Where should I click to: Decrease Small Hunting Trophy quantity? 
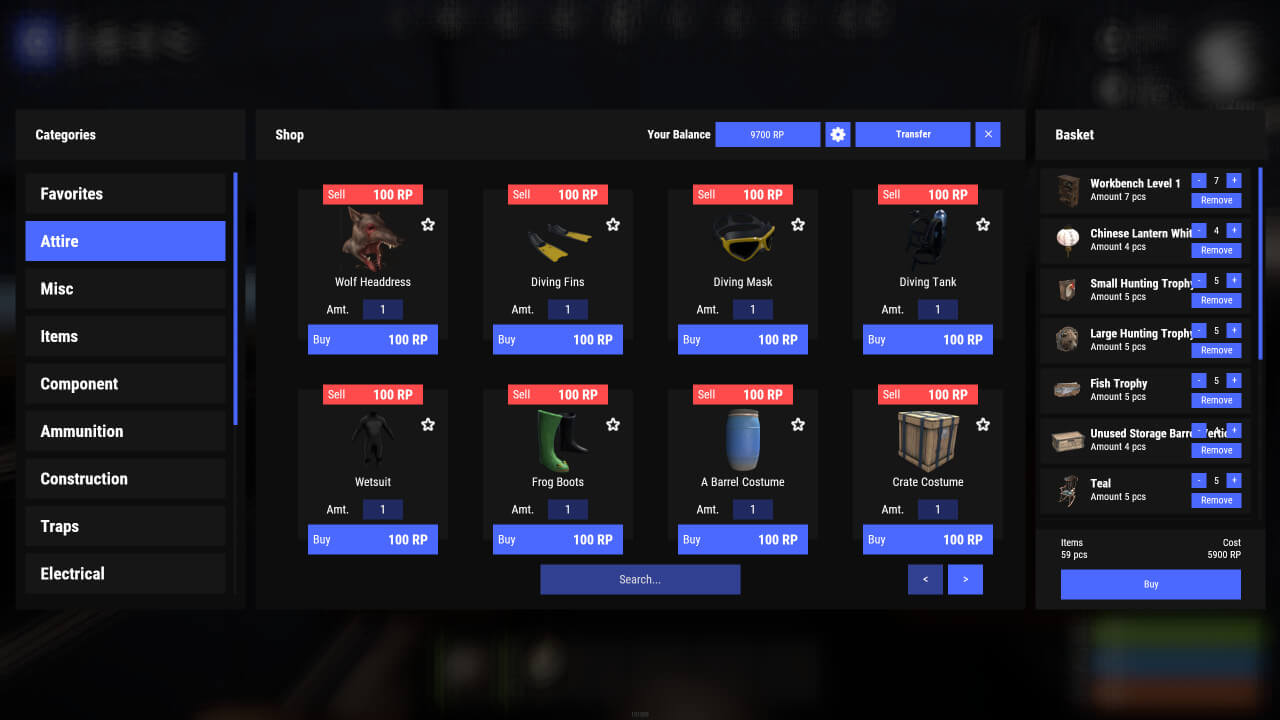(x=1199, y=281)
